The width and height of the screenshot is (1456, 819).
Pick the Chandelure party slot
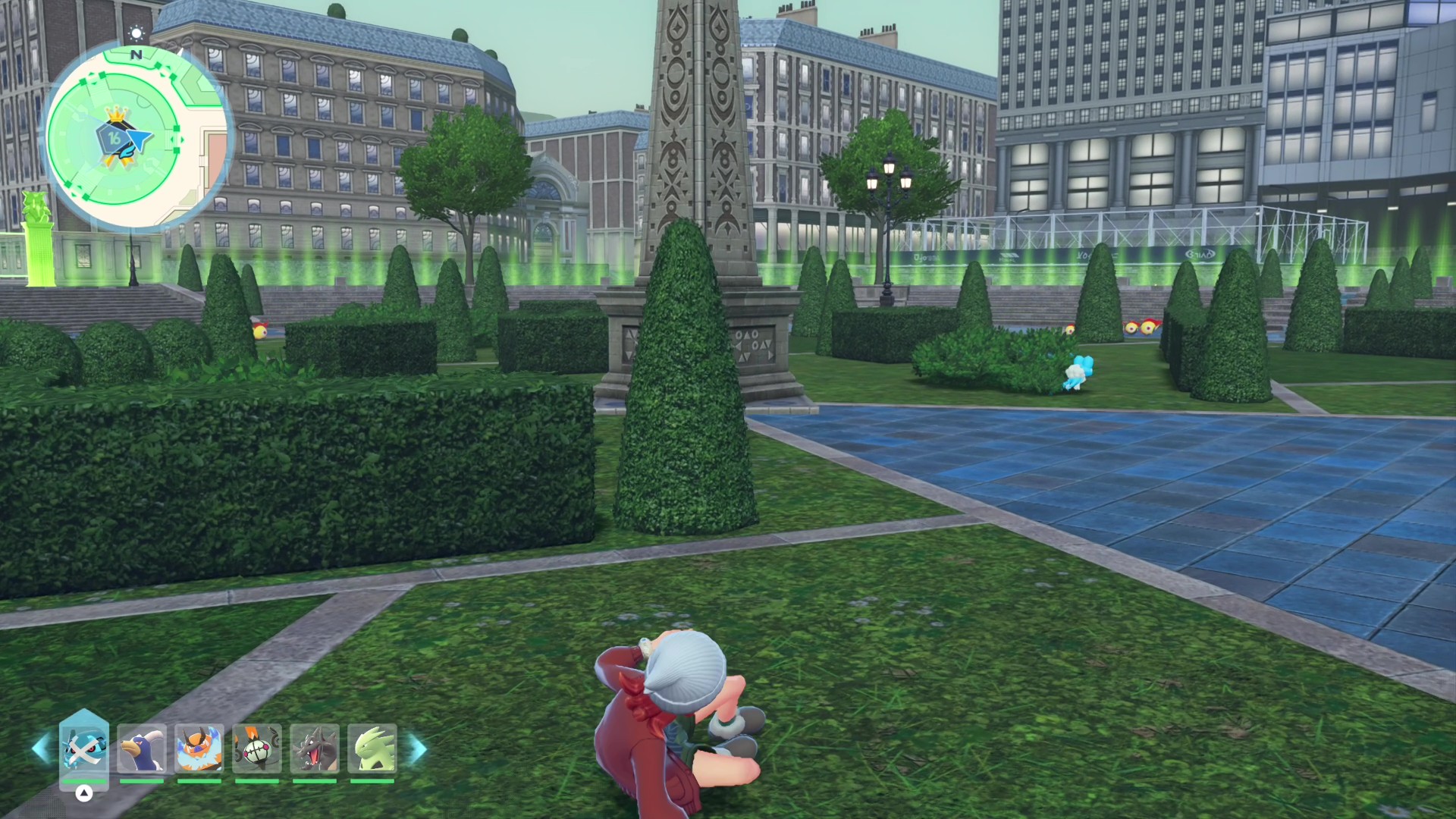click(256, 748)
